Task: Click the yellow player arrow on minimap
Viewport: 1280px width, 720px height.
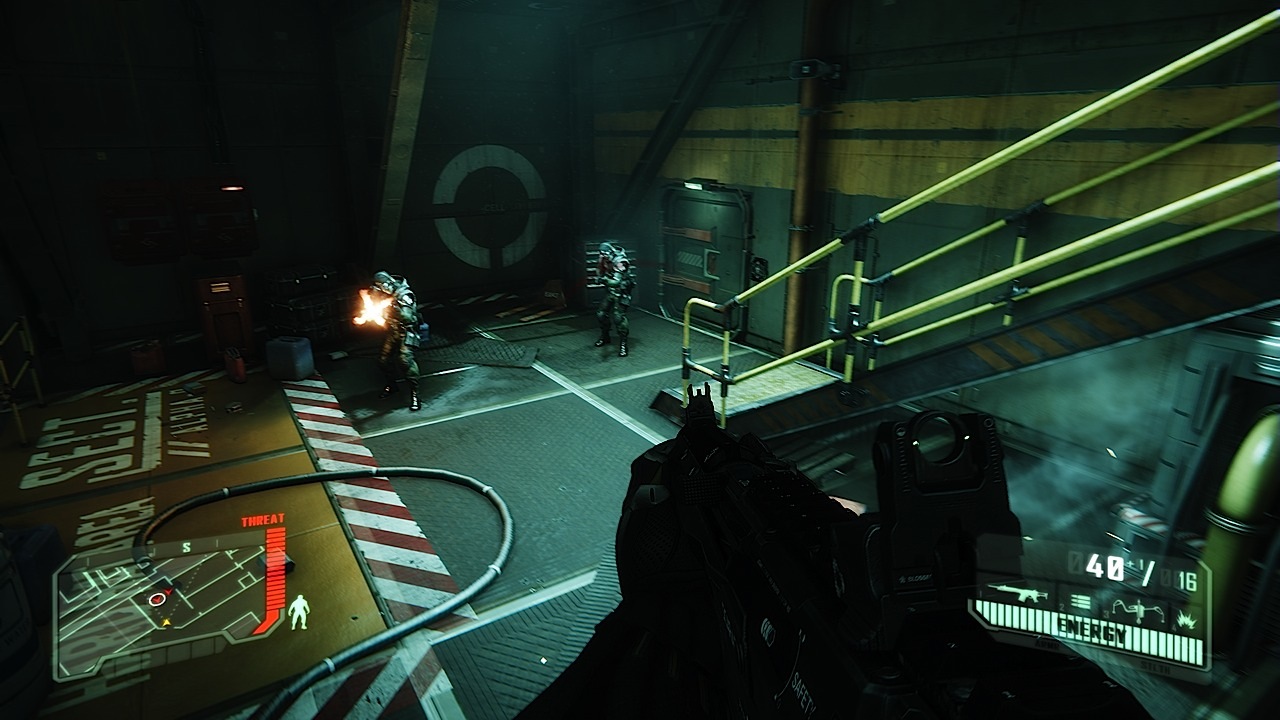Action: [166, 621]
